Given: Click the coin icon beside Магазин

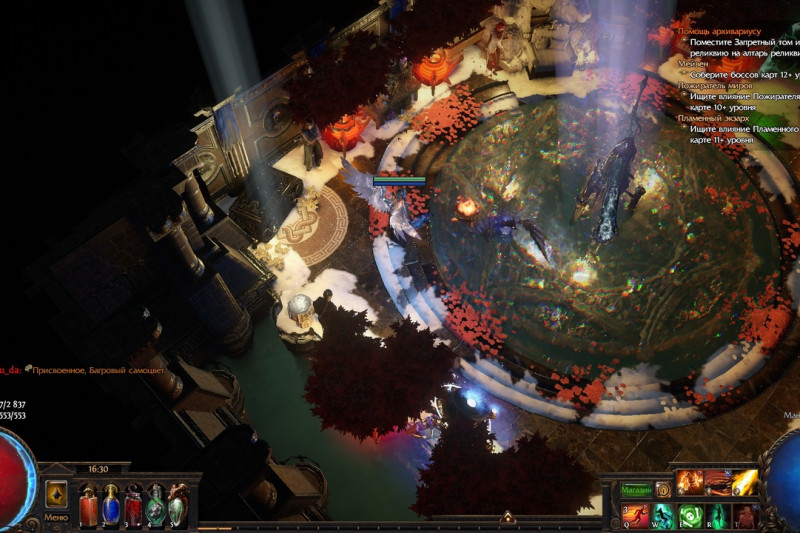Looking at the screenshot, I should click(x=662, y=490).
